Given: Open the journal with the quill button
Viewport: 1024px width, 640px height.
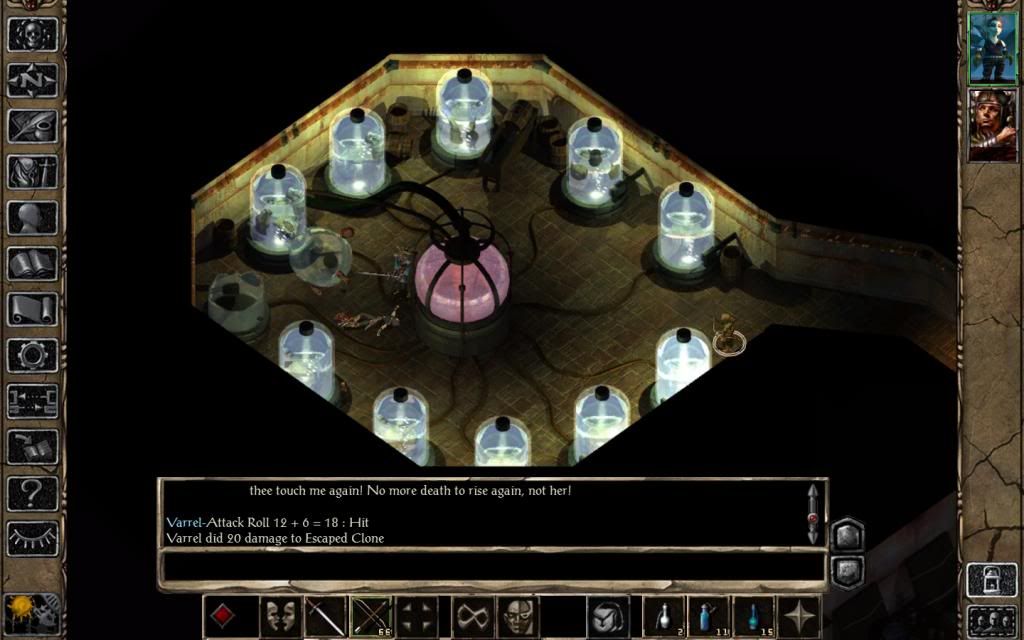Looking at the screenshot, I should click(32, 126).
